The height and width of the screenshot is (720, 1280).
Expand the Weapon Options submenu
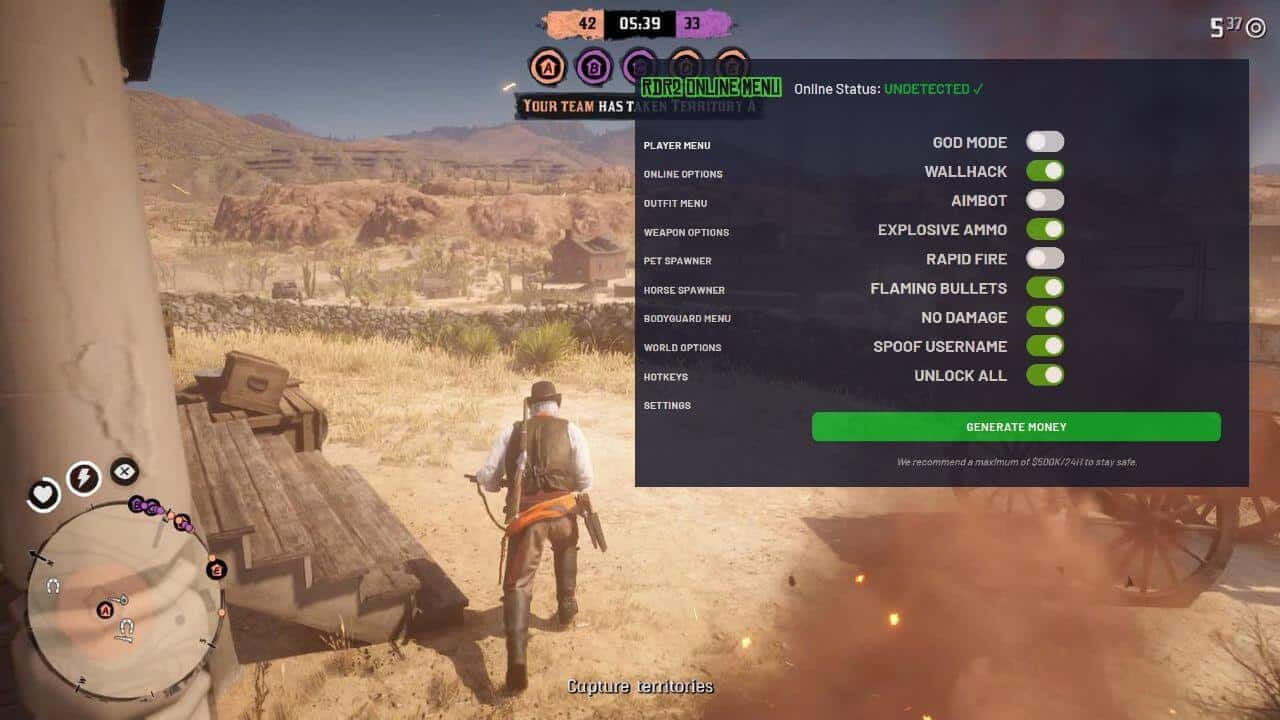click(x=688, y=232)
